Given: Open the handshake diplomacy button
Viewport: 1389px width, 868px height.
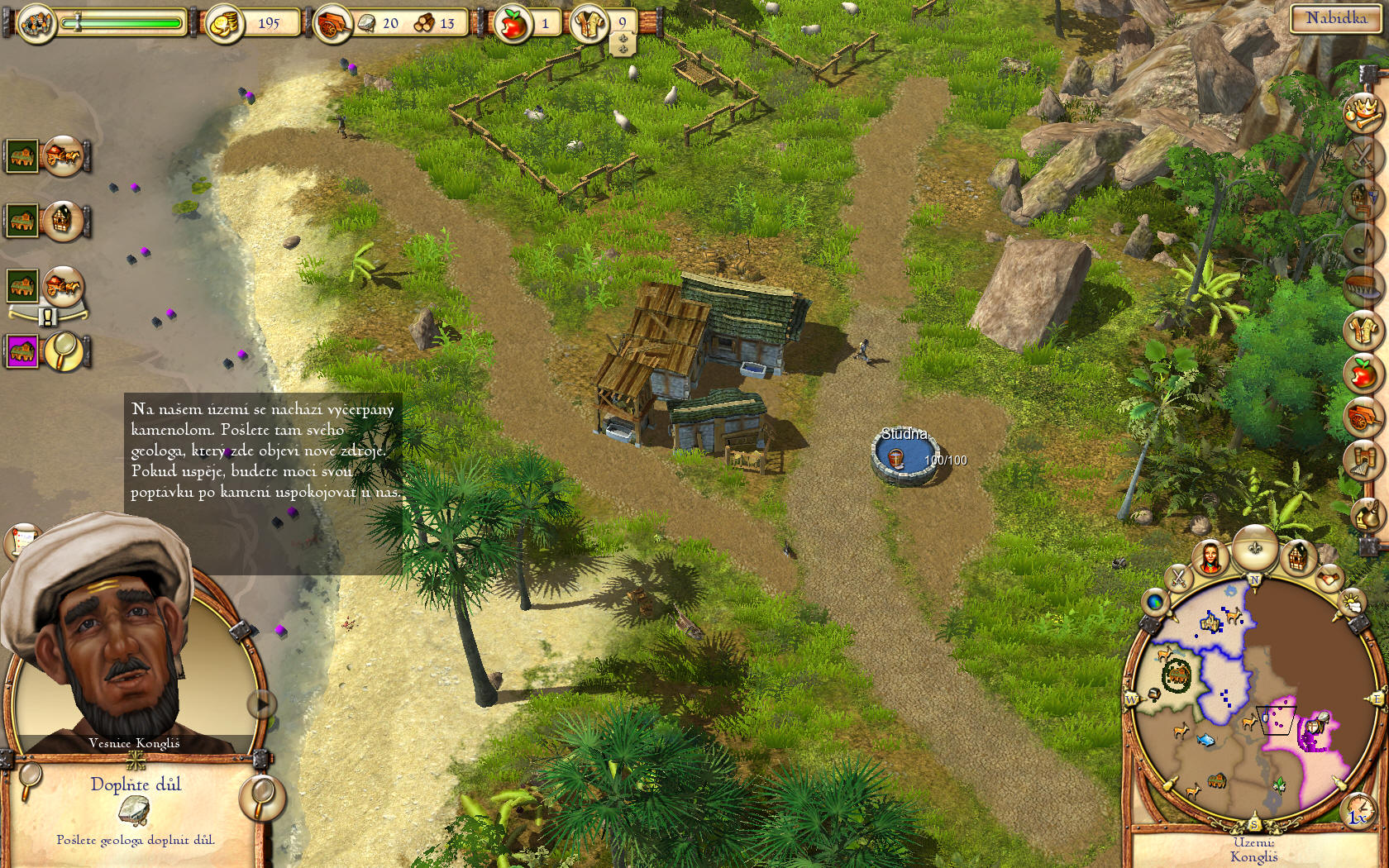Looking at the screenshot, I should click(x=1329, y=578).
